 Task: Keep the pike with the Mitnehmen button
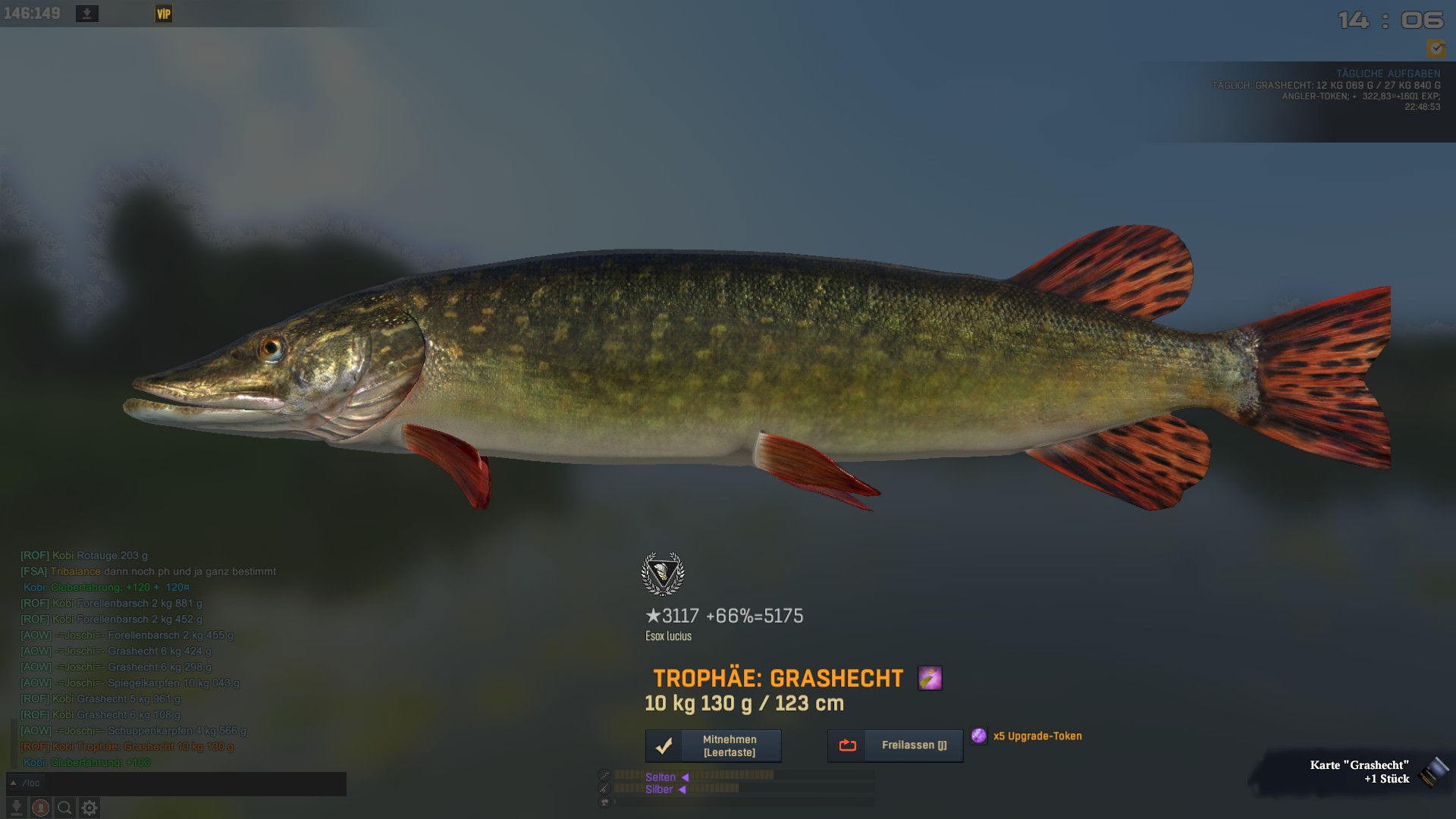pyautogui.click(x=713, y=746)
